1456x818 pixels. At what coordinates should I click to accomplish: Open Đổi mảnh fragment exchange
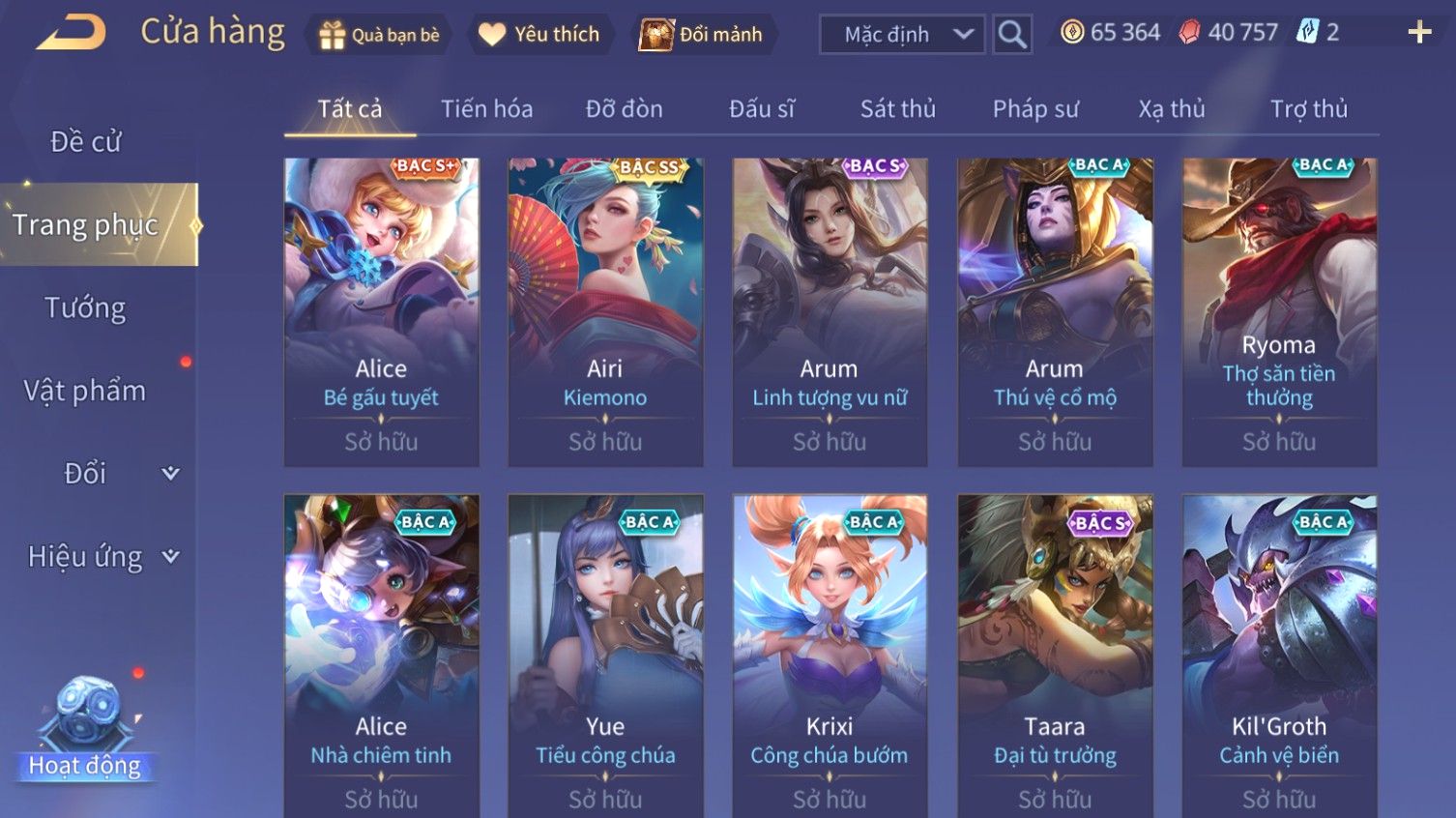[x=701, y=35]
